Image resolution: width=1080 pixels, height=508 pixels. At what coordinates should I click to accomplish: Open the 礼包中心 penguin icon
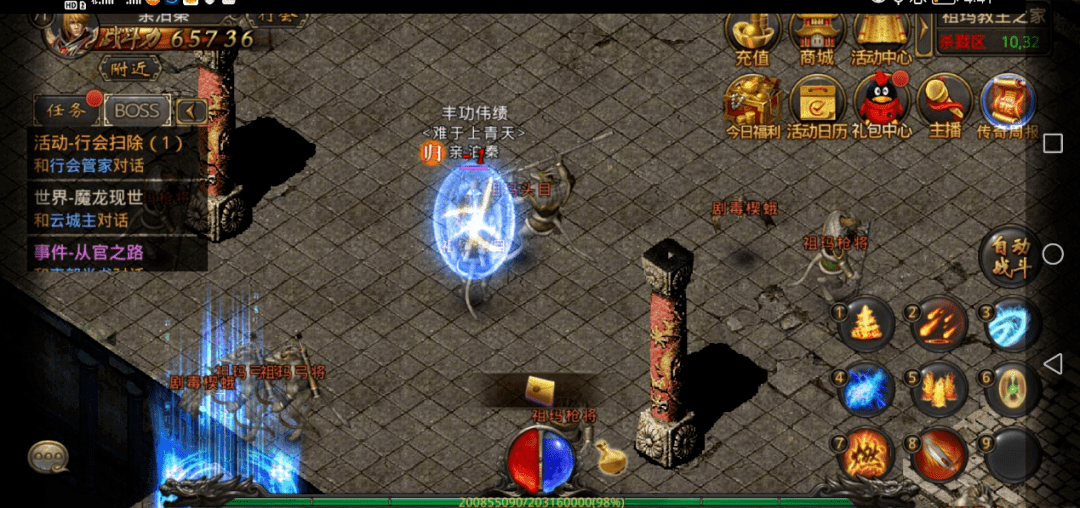(x=881, y=103)
